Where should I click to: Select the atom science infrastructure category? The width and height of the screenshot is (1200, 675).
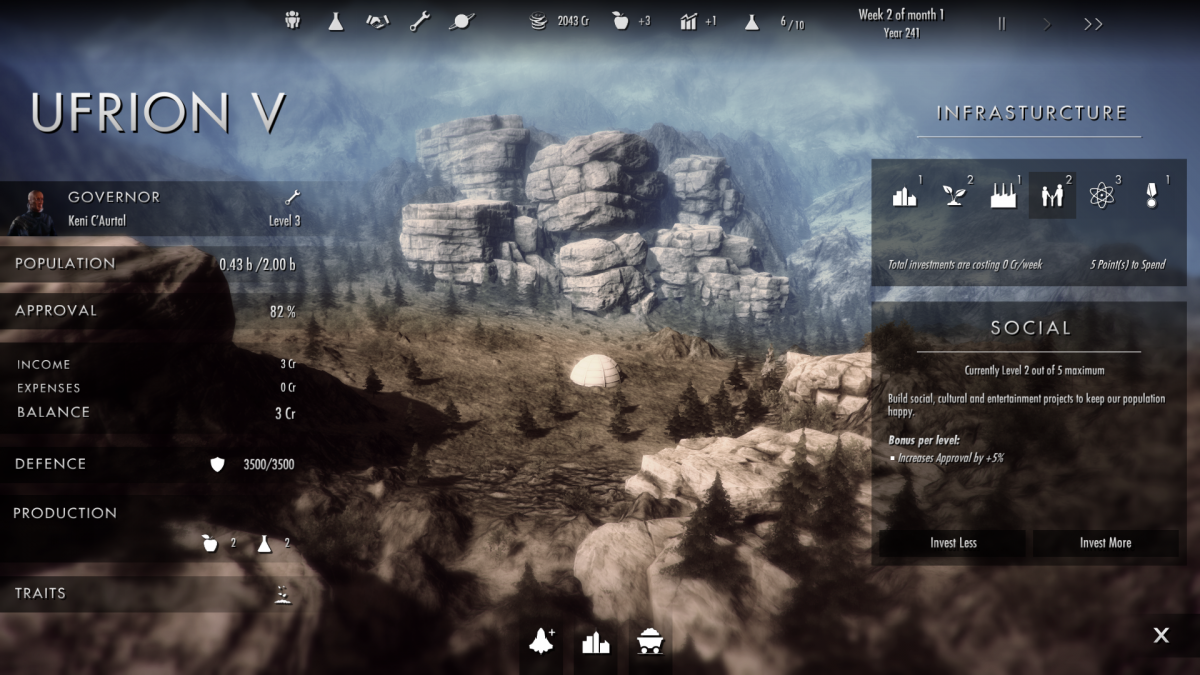coord(1102,196)
